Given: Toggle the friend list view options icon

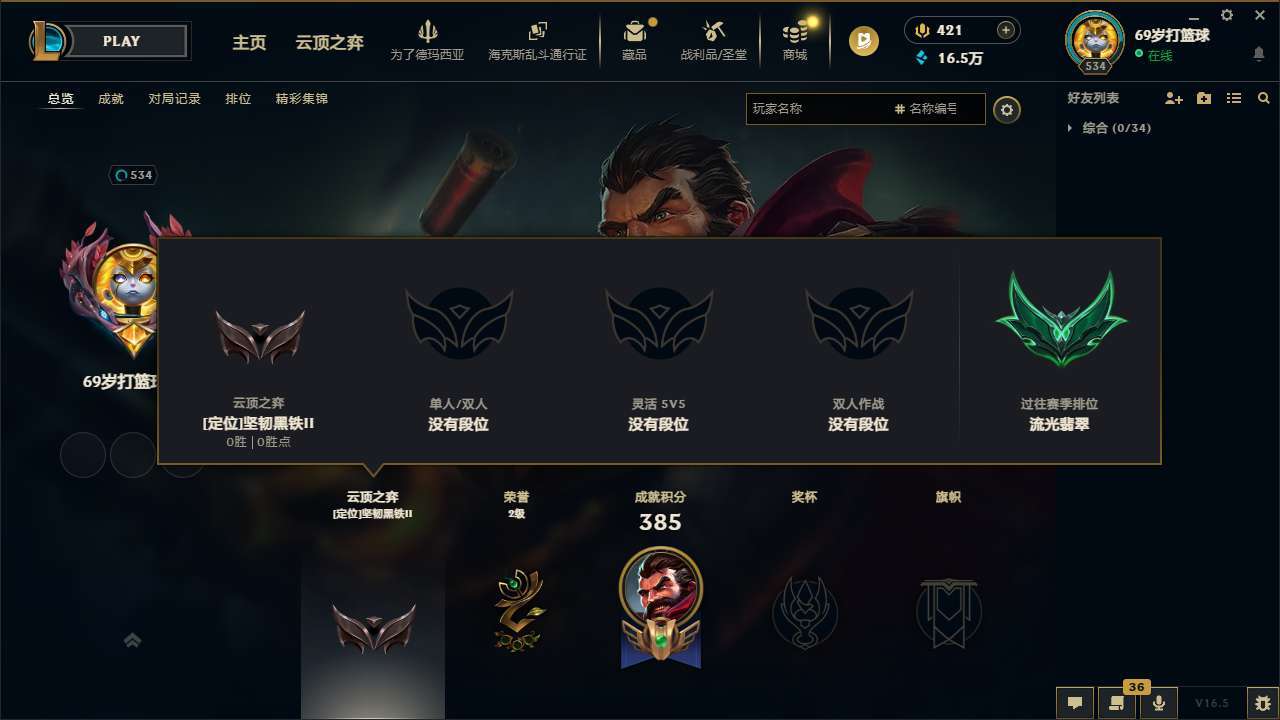Looking at the screenshot, I should 1233,98.
